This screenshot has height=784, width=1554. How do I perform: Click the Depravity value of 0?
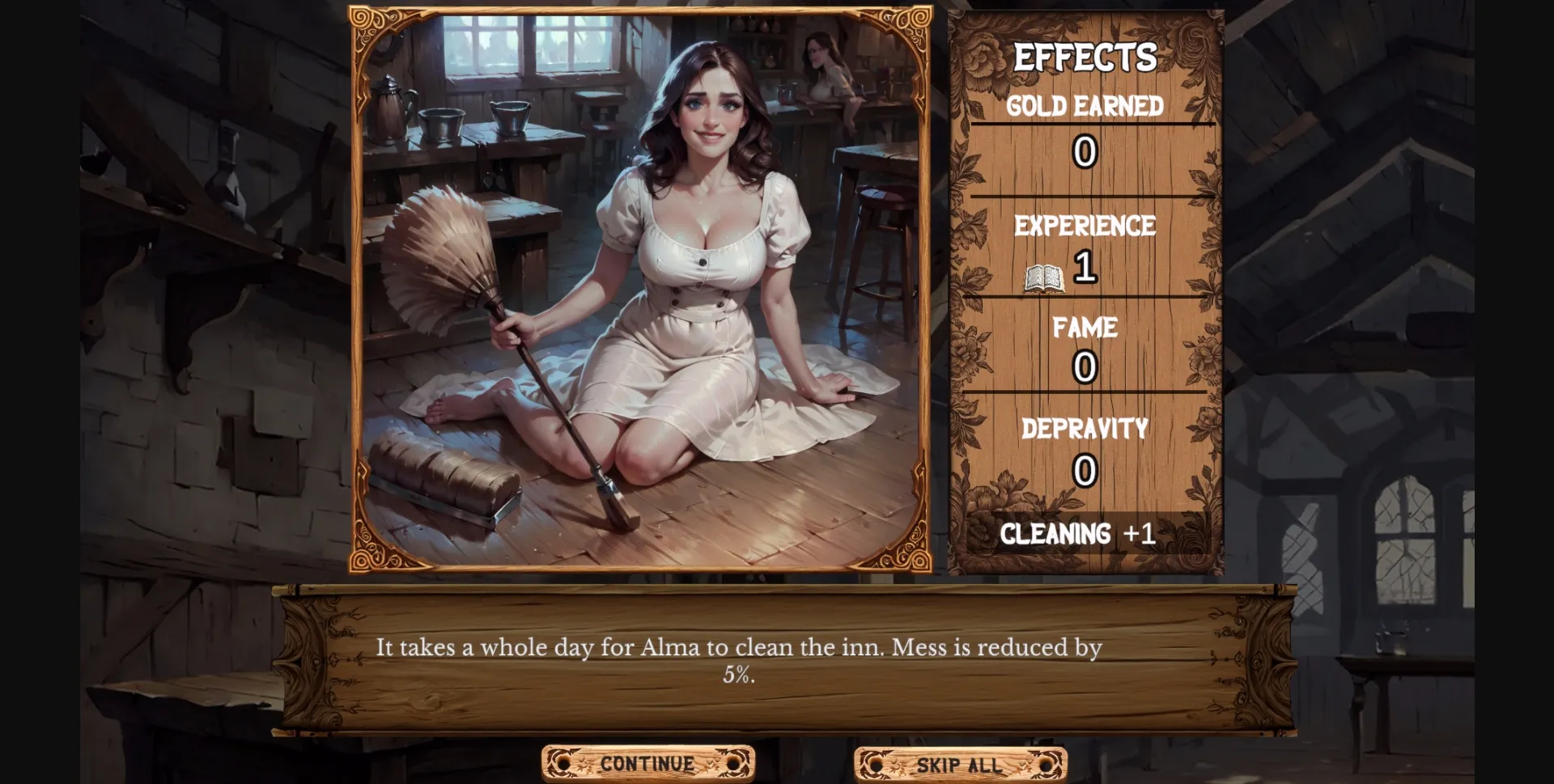[x=1084, y=472]
